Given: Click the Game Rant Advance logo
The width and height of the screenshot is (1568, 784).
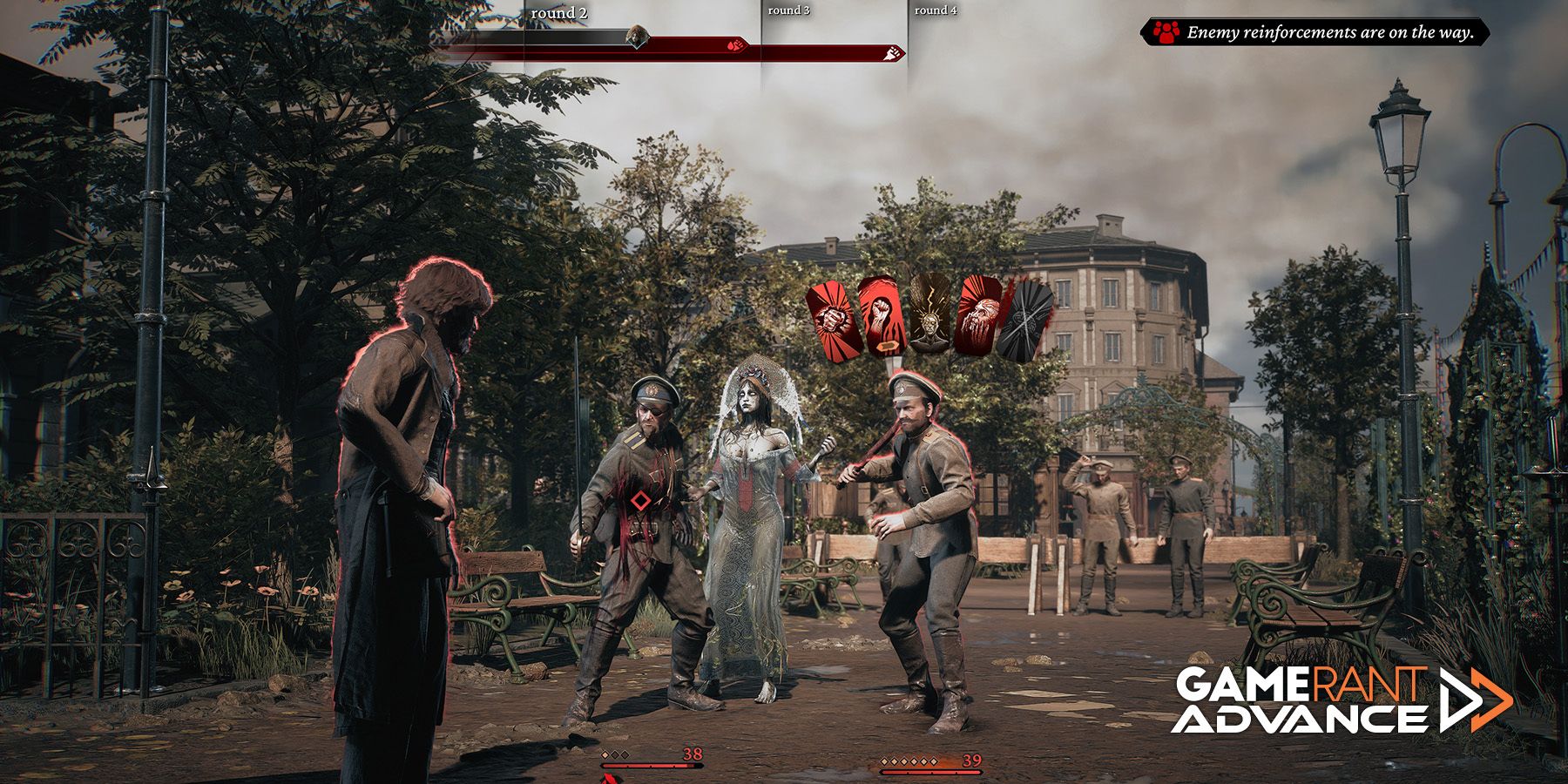Looking at the screenshot, I should point(1340,699).
